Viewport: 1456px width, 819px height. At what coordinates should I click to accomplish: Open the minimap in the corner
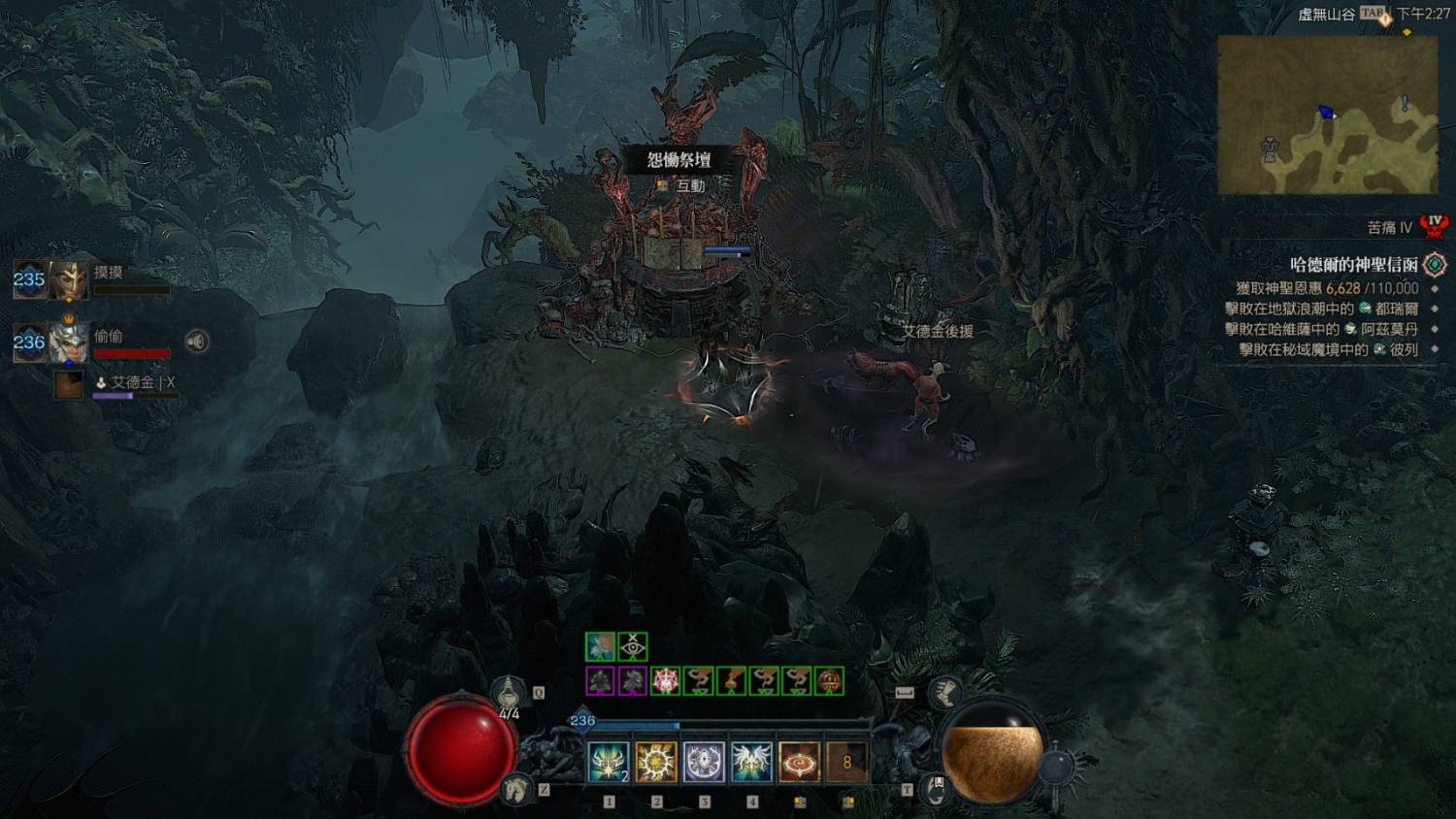tap(1327, 115)
